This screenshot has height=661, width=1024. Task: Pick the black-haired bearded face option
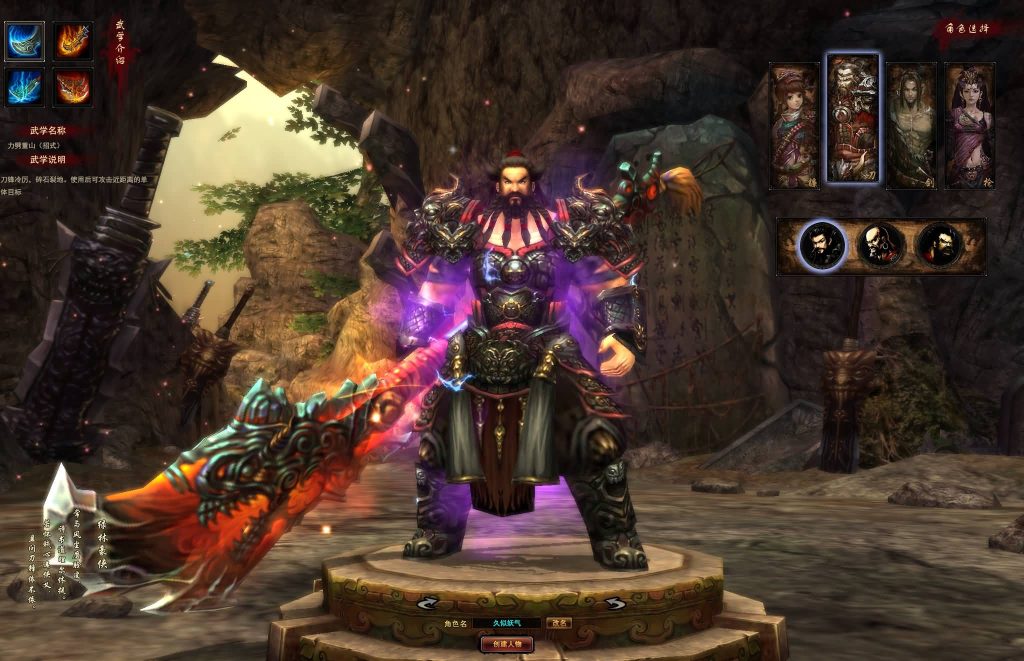point(823,246)
